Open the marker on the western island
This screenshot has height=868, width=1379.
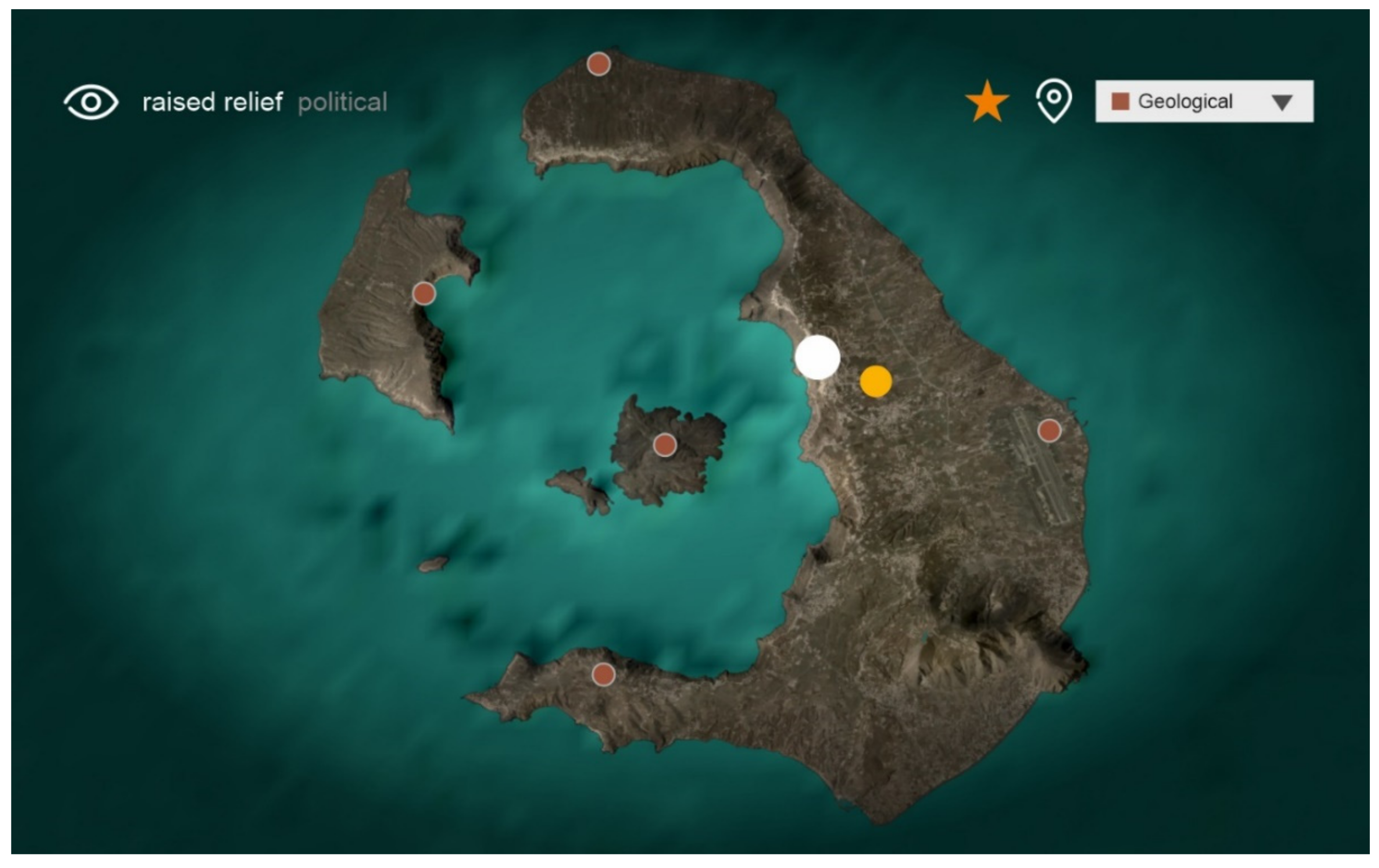[x=424, y=294]
